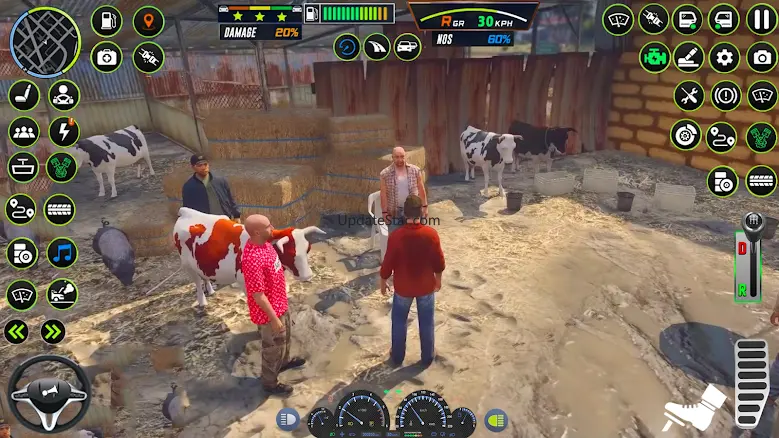Toggle the music note icon
The height and width of the screenshot is (438, 779).
point(62,253)
